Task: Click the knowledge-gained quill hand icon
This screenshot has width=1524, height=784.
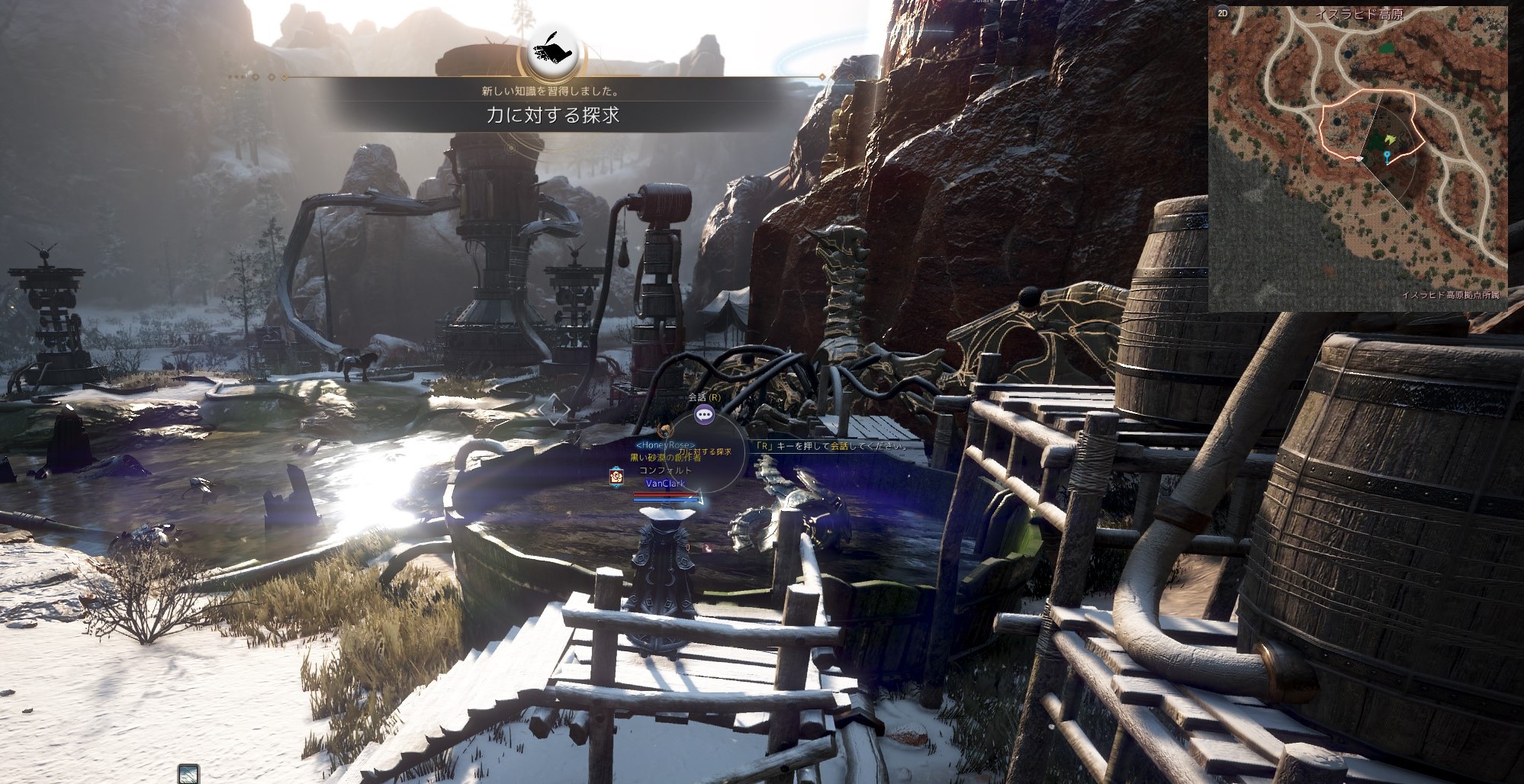Action: click(x=553, y=51)
